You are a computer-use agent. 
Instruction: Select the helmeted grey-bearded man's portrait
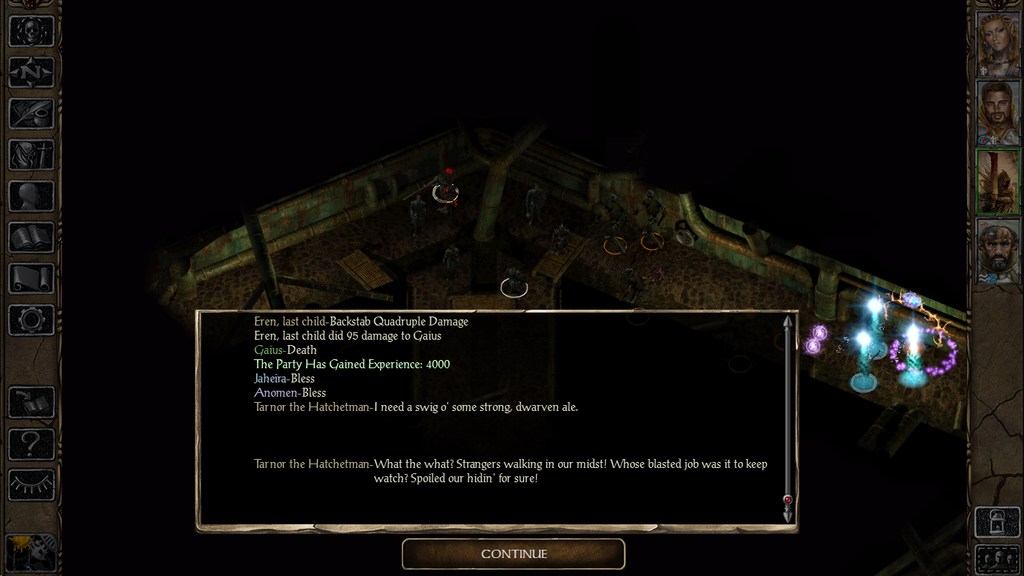coord(997,250)
